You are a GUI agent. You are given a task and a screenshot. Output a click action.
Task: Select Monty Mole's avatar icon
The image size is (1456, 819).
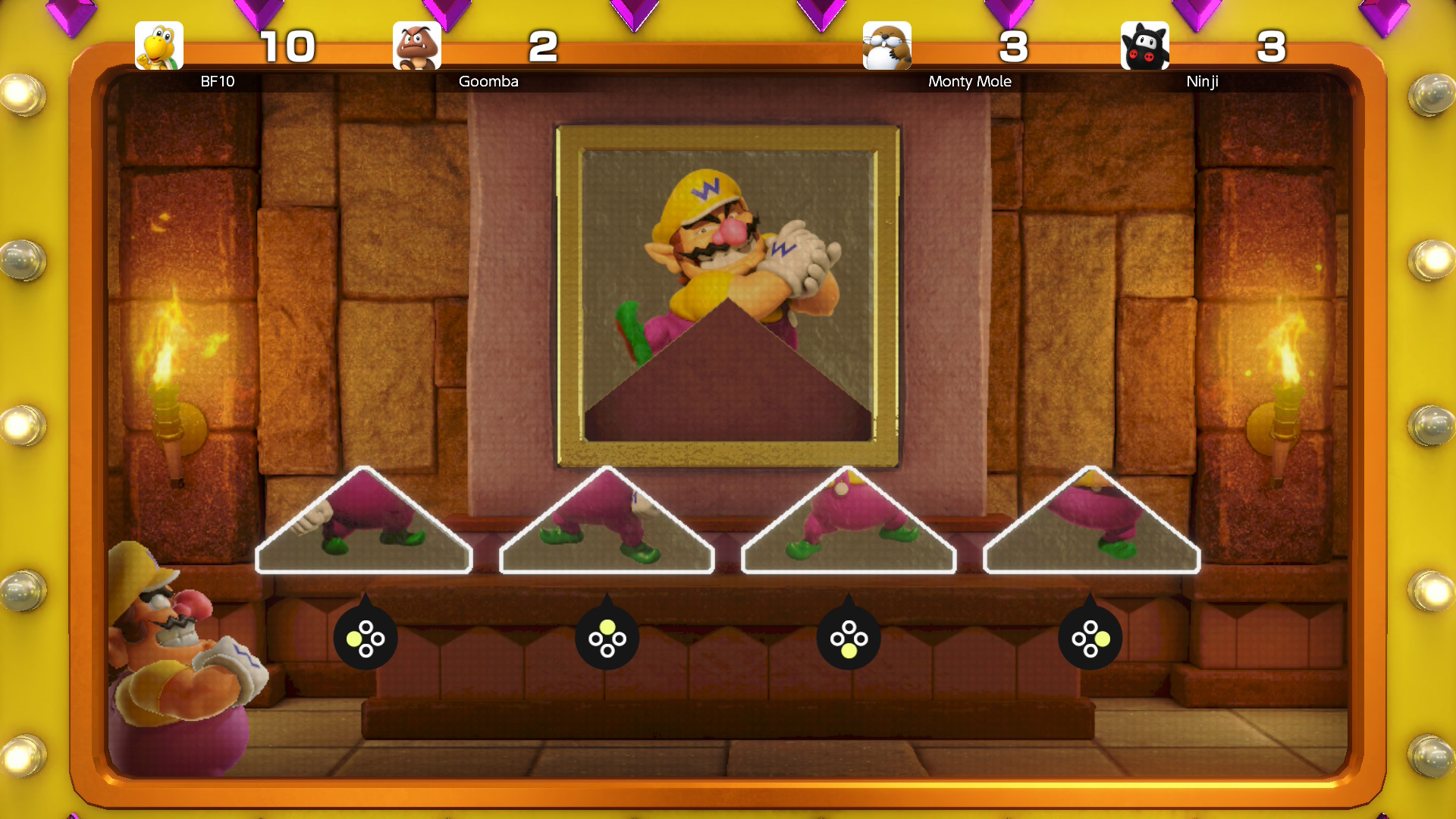tap(885, 45)
